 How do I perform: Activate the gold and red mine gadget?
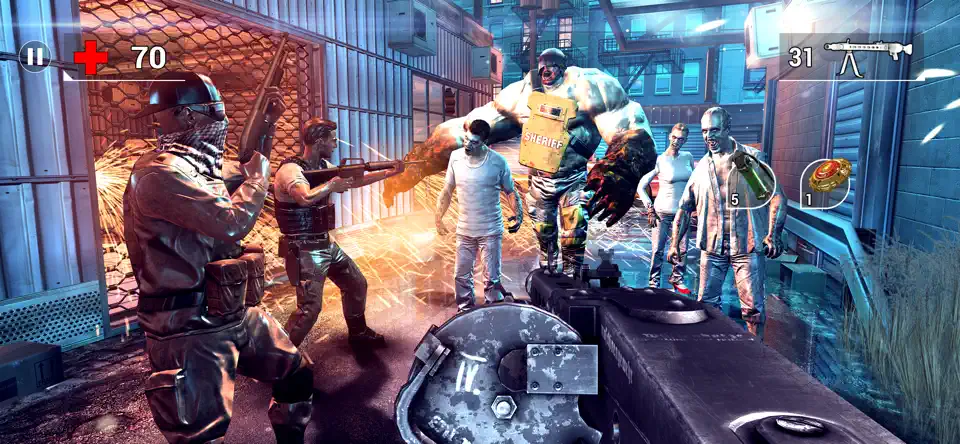coord(827,180)
